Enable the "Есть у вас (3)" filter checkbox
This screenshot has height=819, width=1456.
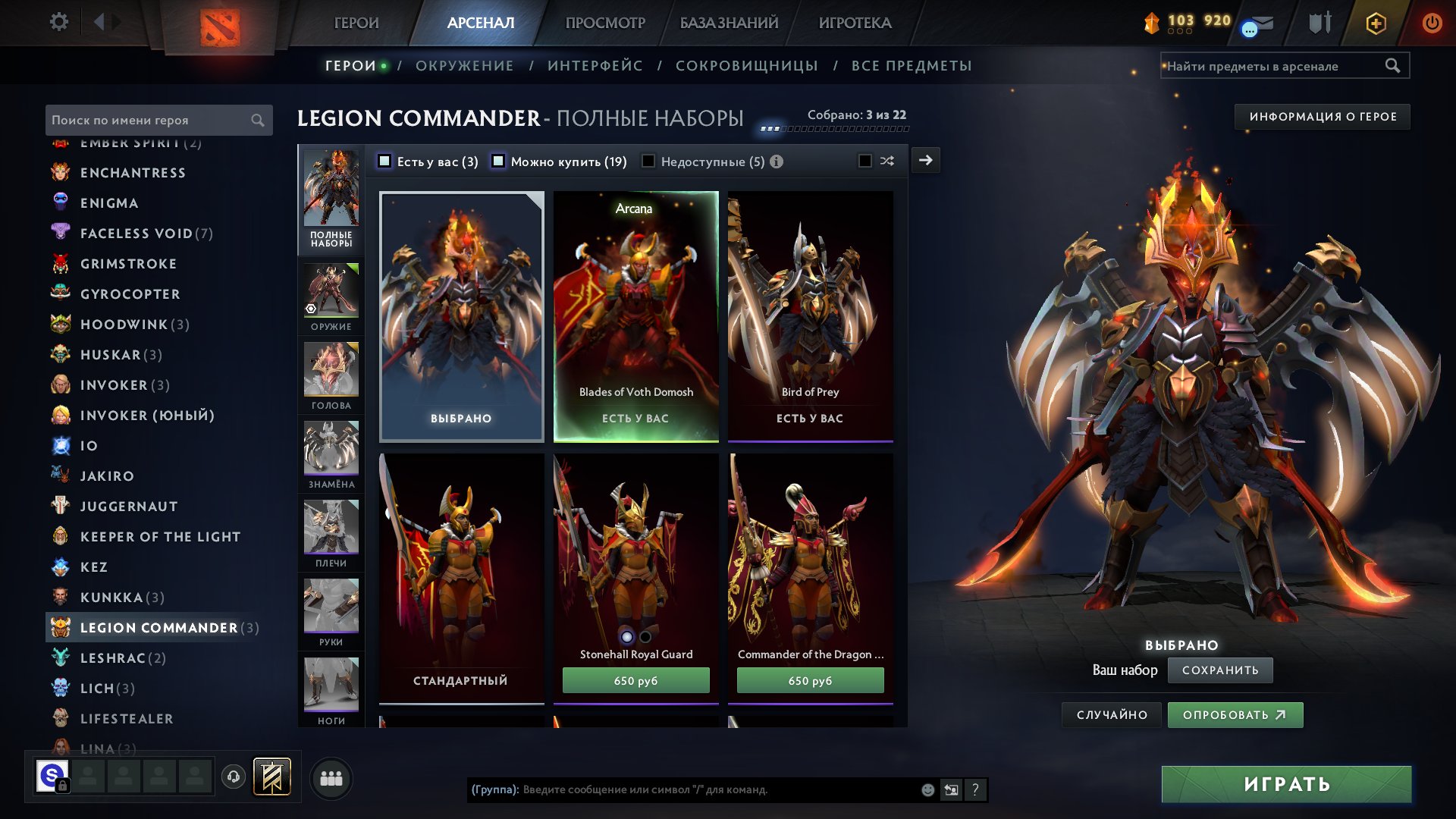385,161
